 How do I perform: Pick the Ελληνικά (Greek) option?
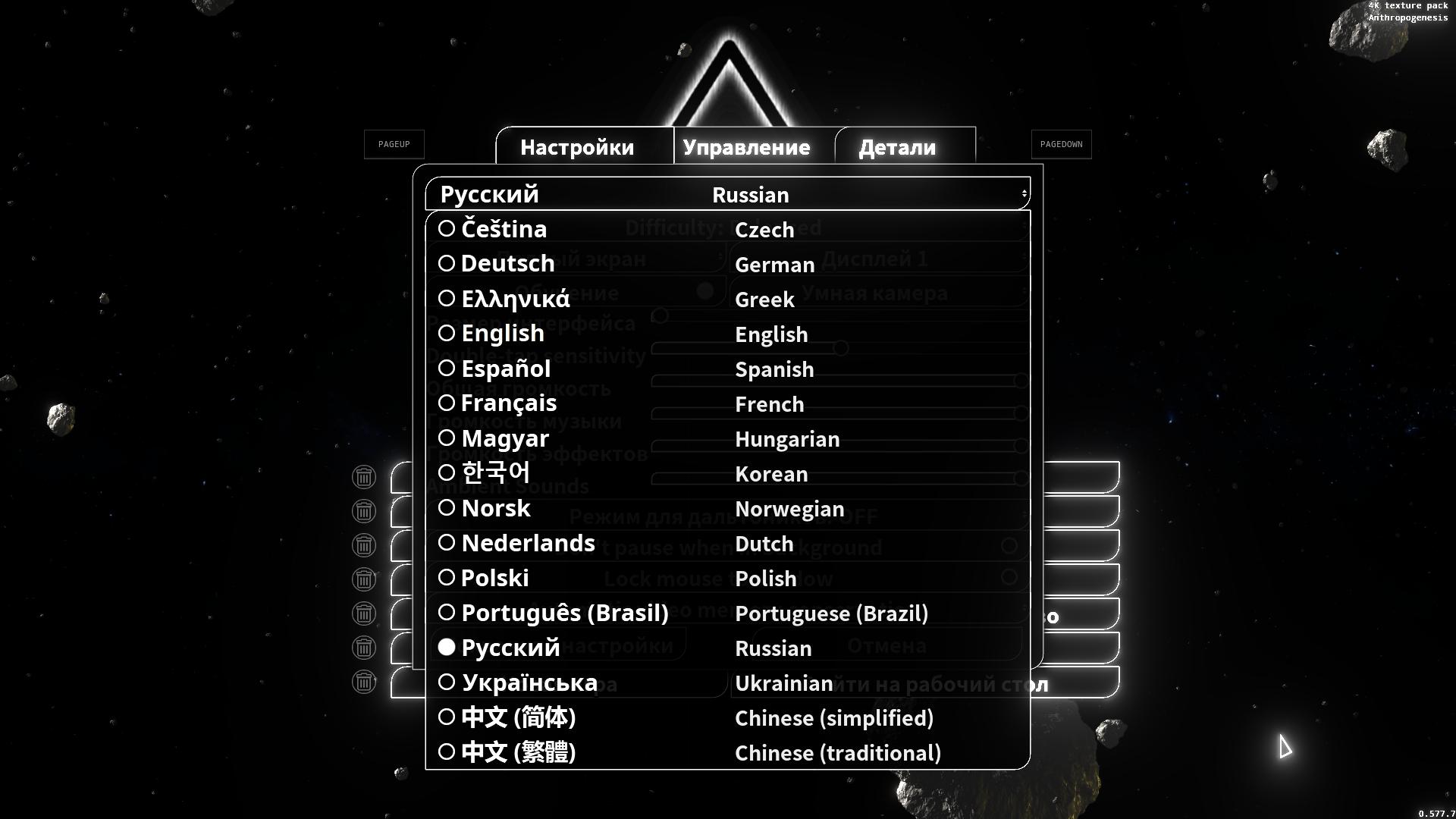tap(515, 299)
